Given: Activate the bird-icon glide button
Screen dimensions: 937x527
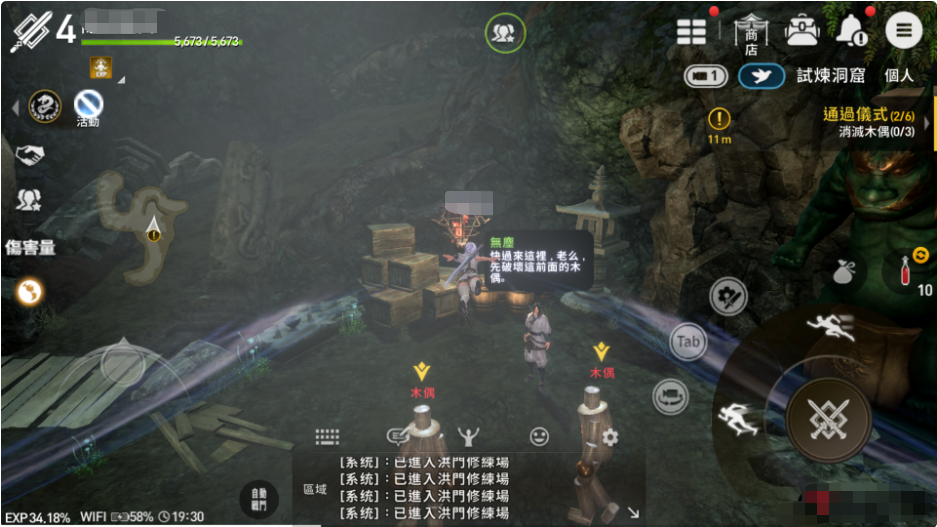Looking at the screenshot, I should (x=761, y=76).
